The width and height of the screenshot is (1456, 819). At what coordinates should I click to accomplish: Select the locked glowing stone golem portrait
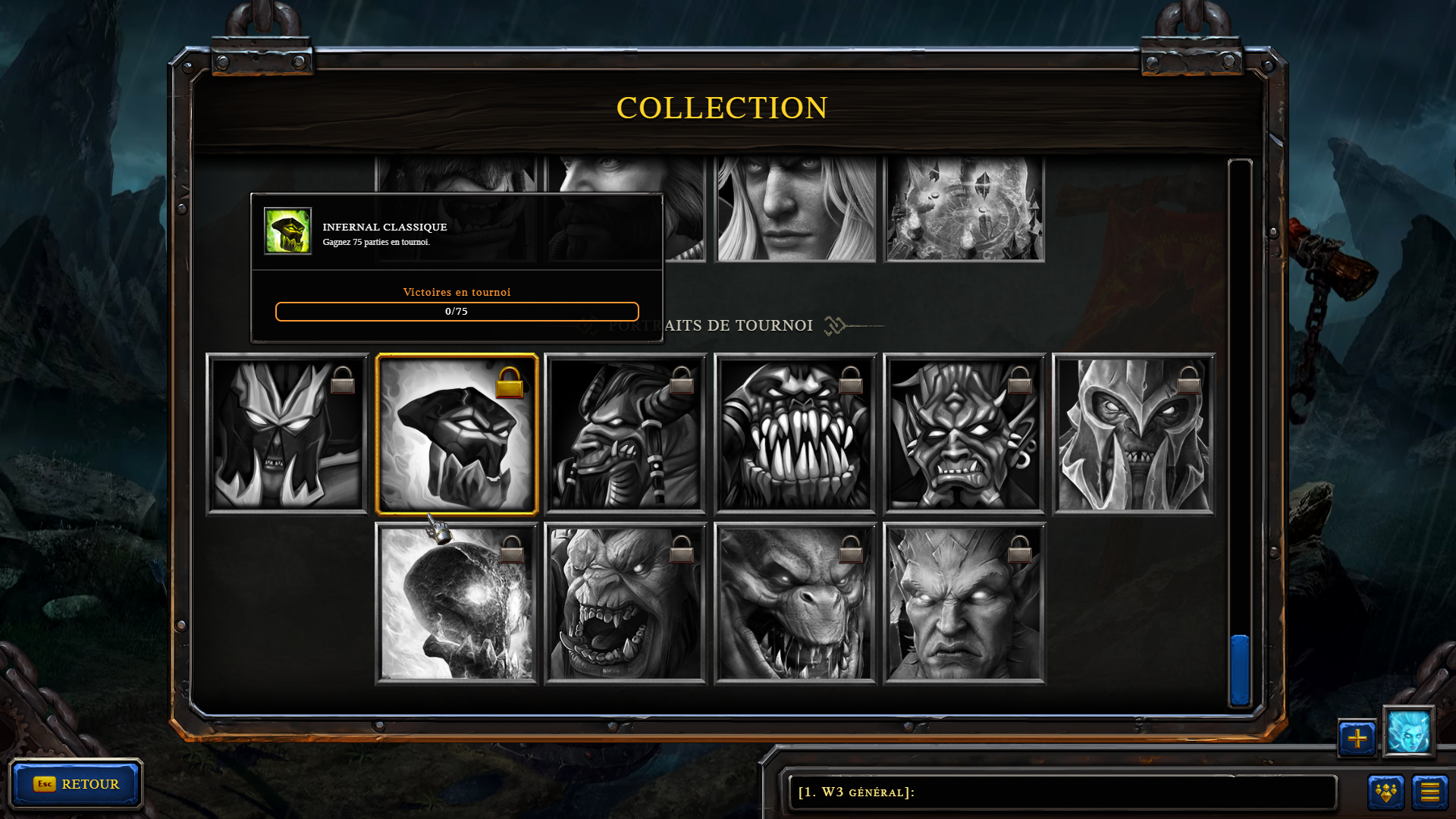[x=457, y=604]
